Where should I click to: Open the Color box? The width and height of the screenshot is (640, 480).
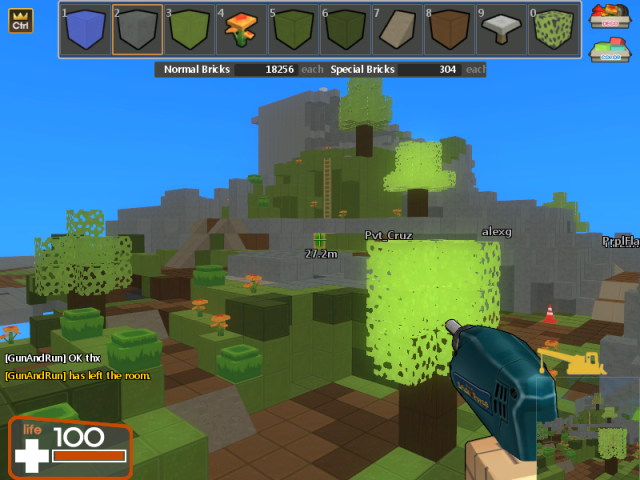pos(608,50)
